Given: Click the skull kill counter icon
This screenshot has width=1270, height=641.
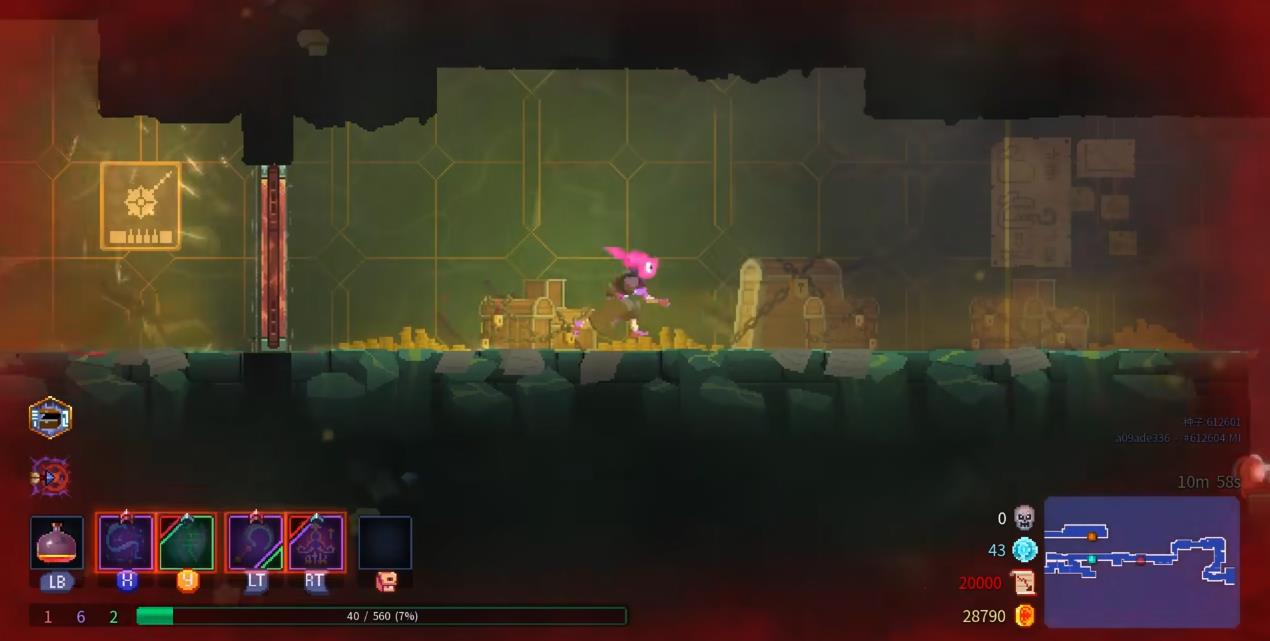Looking at the screenshot, I should [x=1024, y=518].
